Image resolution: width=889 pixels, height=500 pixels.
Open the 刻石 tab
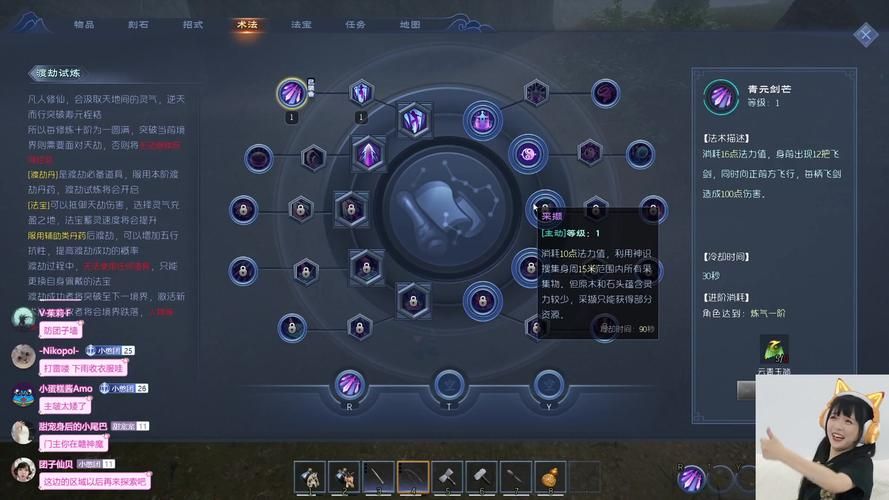point(139,24)
